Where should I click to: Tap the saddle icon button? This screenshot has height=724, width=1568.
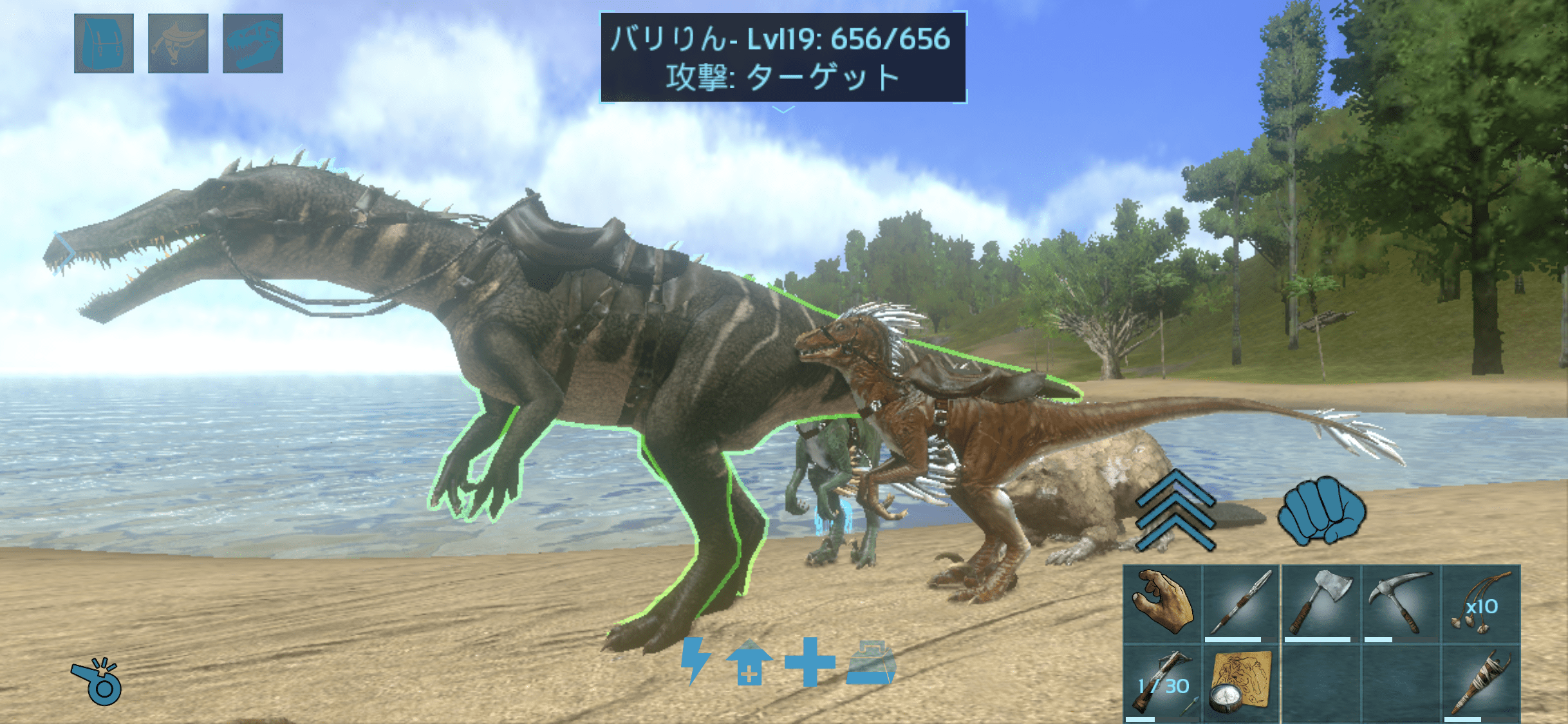178,43
